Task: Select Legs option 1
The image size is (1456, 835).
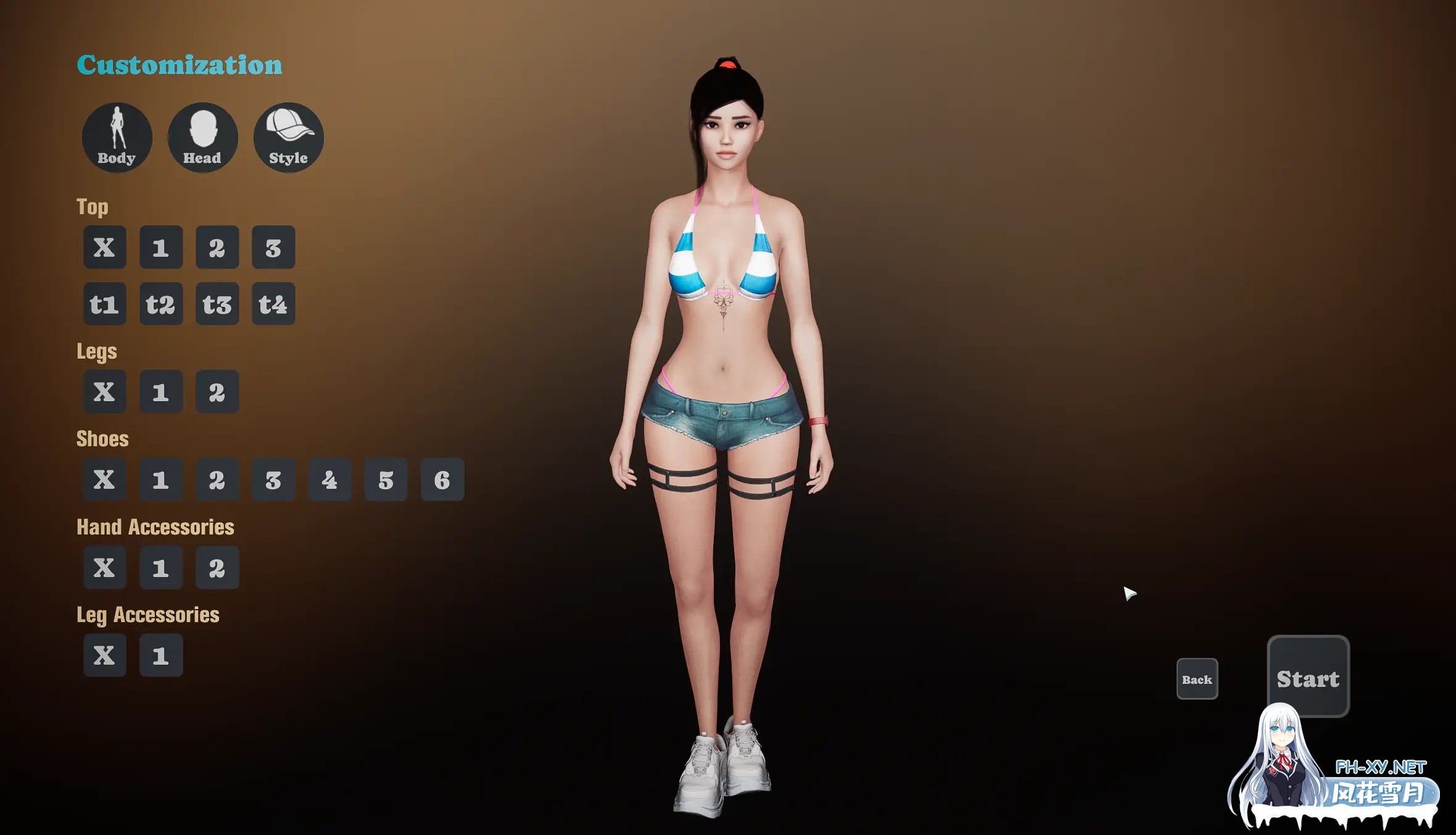Action: pyautogui.click(x=160, y=391)
